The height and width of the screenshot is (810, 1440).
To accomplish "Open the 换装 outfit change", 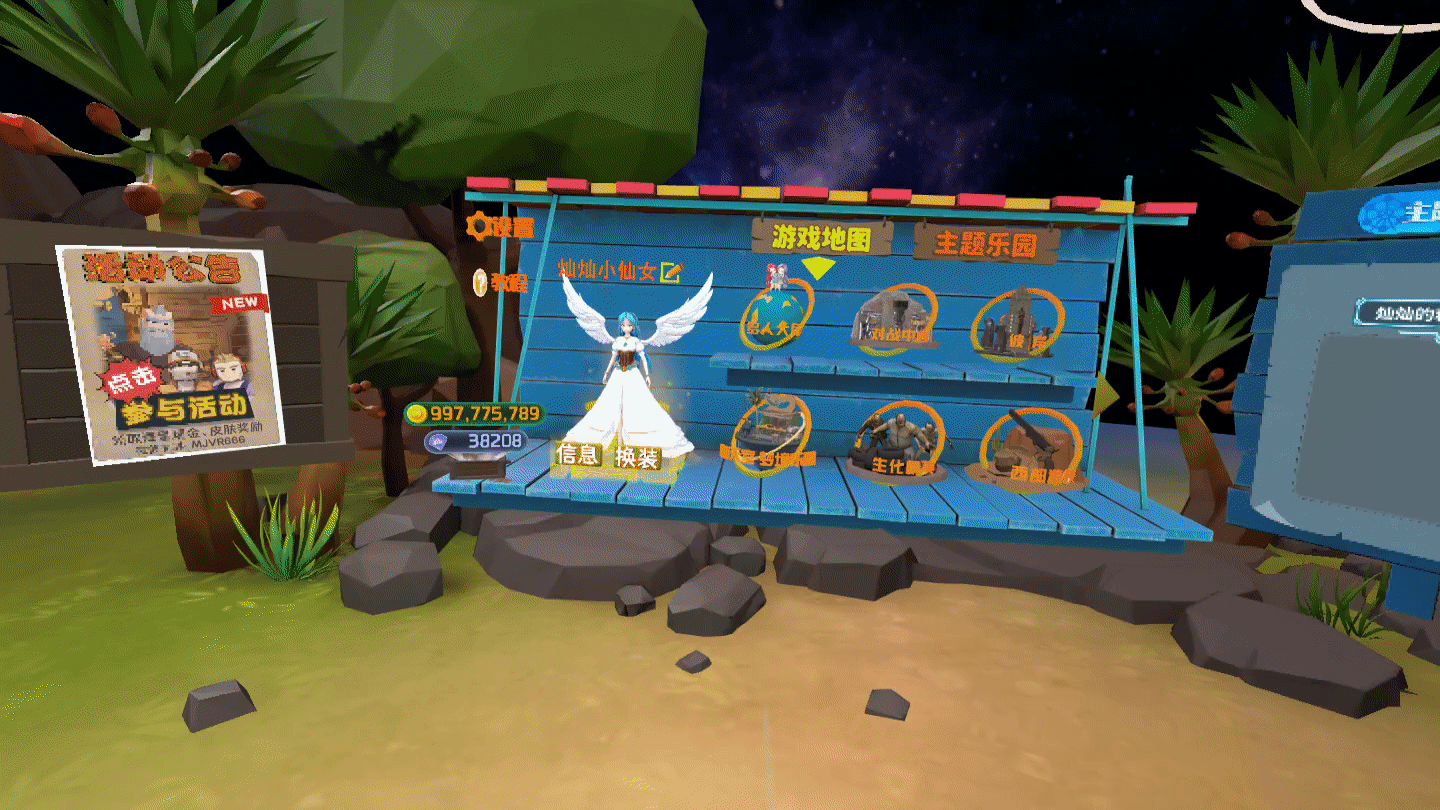I will [637, 458].
